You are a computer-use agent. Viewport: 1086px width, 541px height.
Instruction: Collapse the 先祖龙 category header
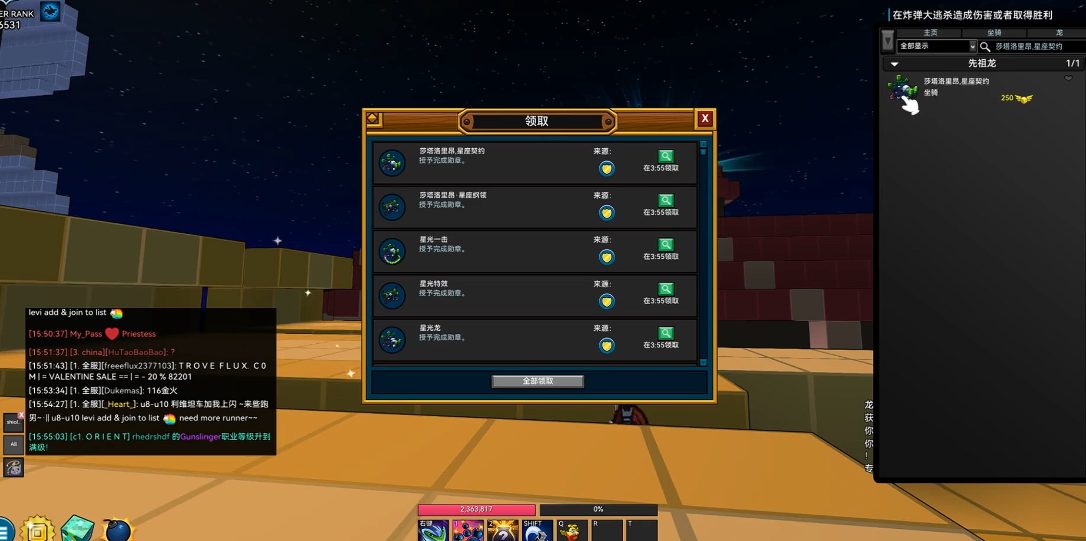[895, 63]
